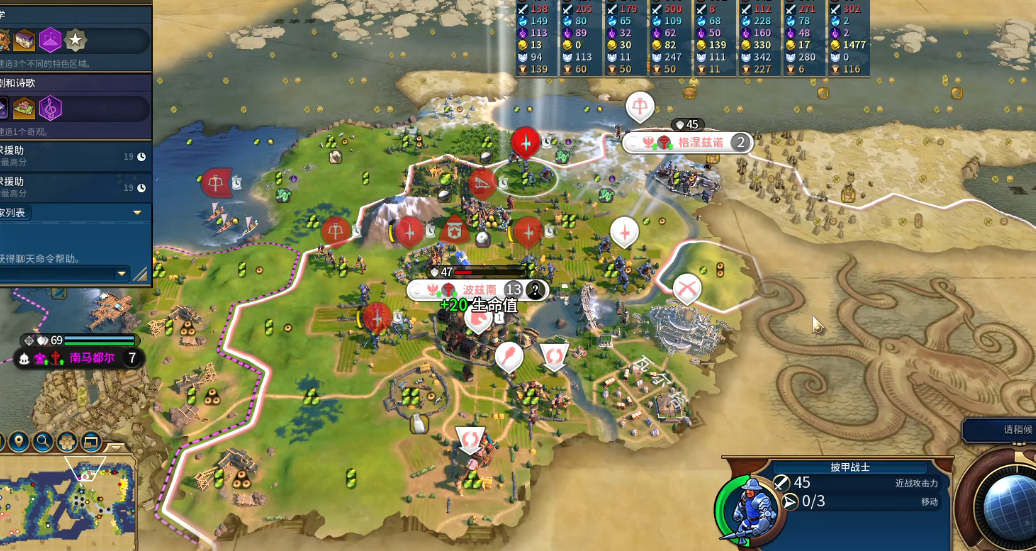Select the 披甲战士 unit name header

(x=850, y=466)
